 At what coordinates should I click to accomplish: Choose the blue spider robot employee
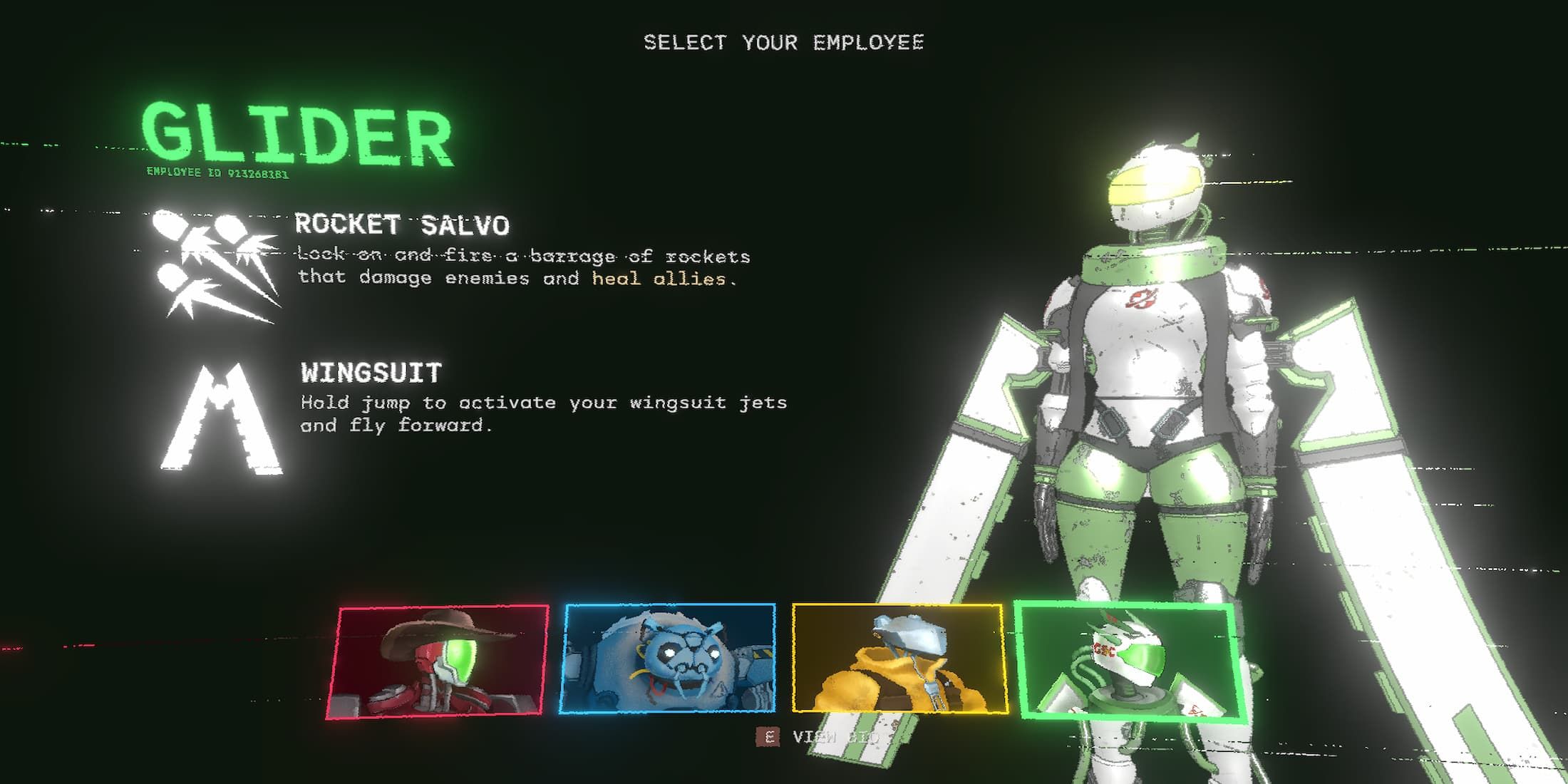coord(668,658)
